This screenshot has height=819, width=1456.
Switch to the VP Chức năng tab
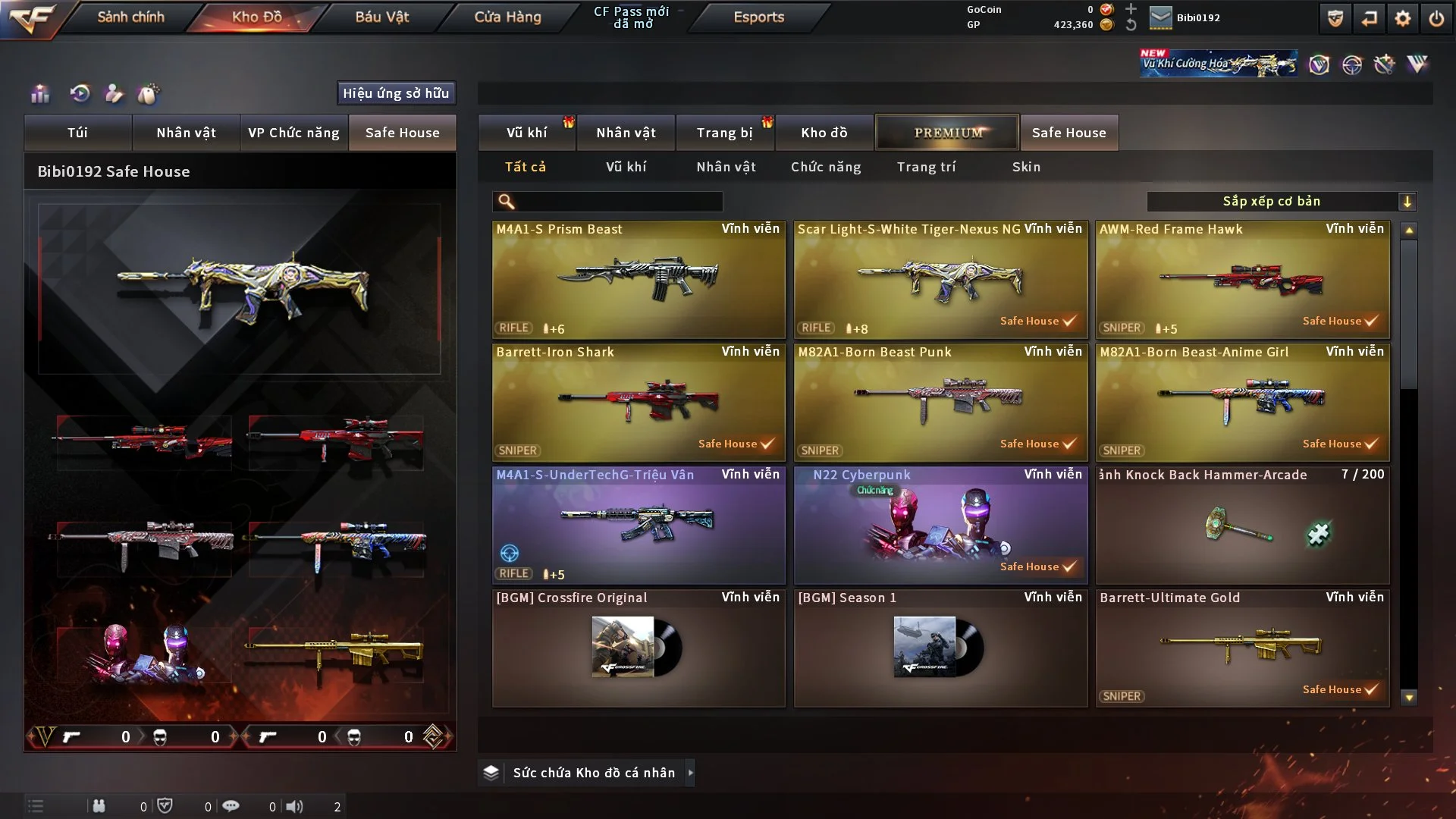tap(293, 133)
